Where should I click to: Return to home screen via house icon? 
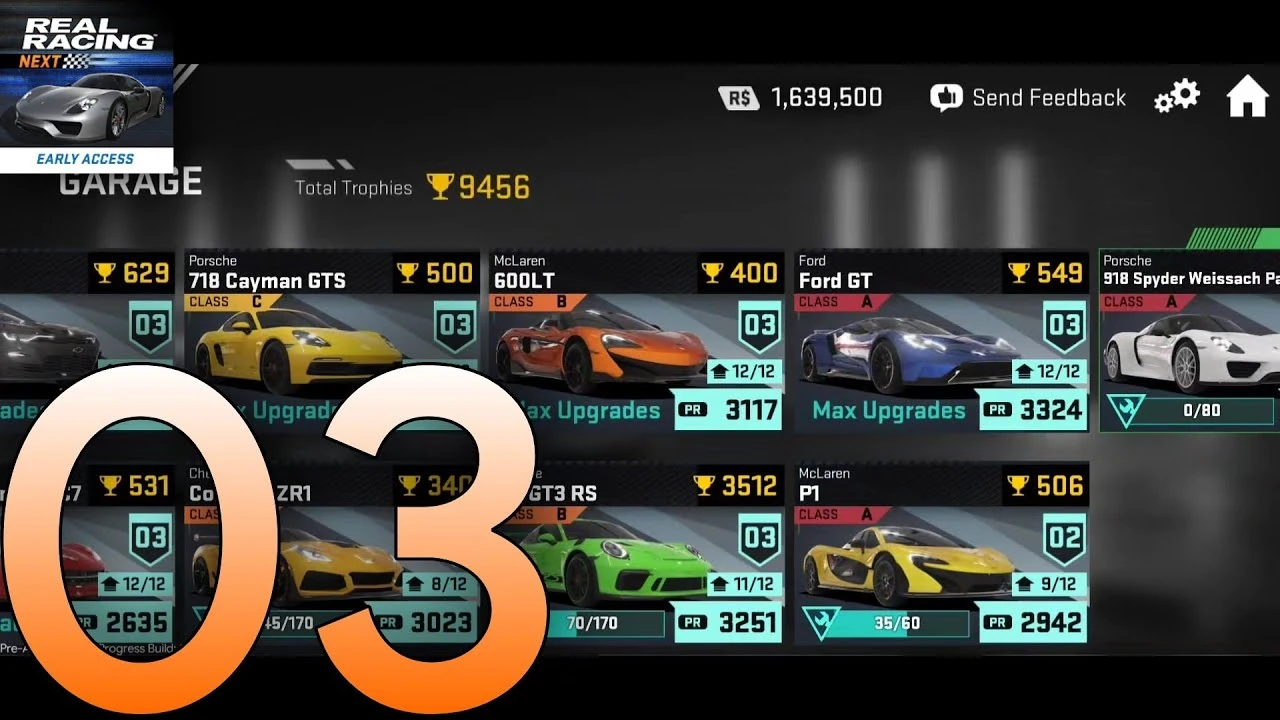[1246, 96]
